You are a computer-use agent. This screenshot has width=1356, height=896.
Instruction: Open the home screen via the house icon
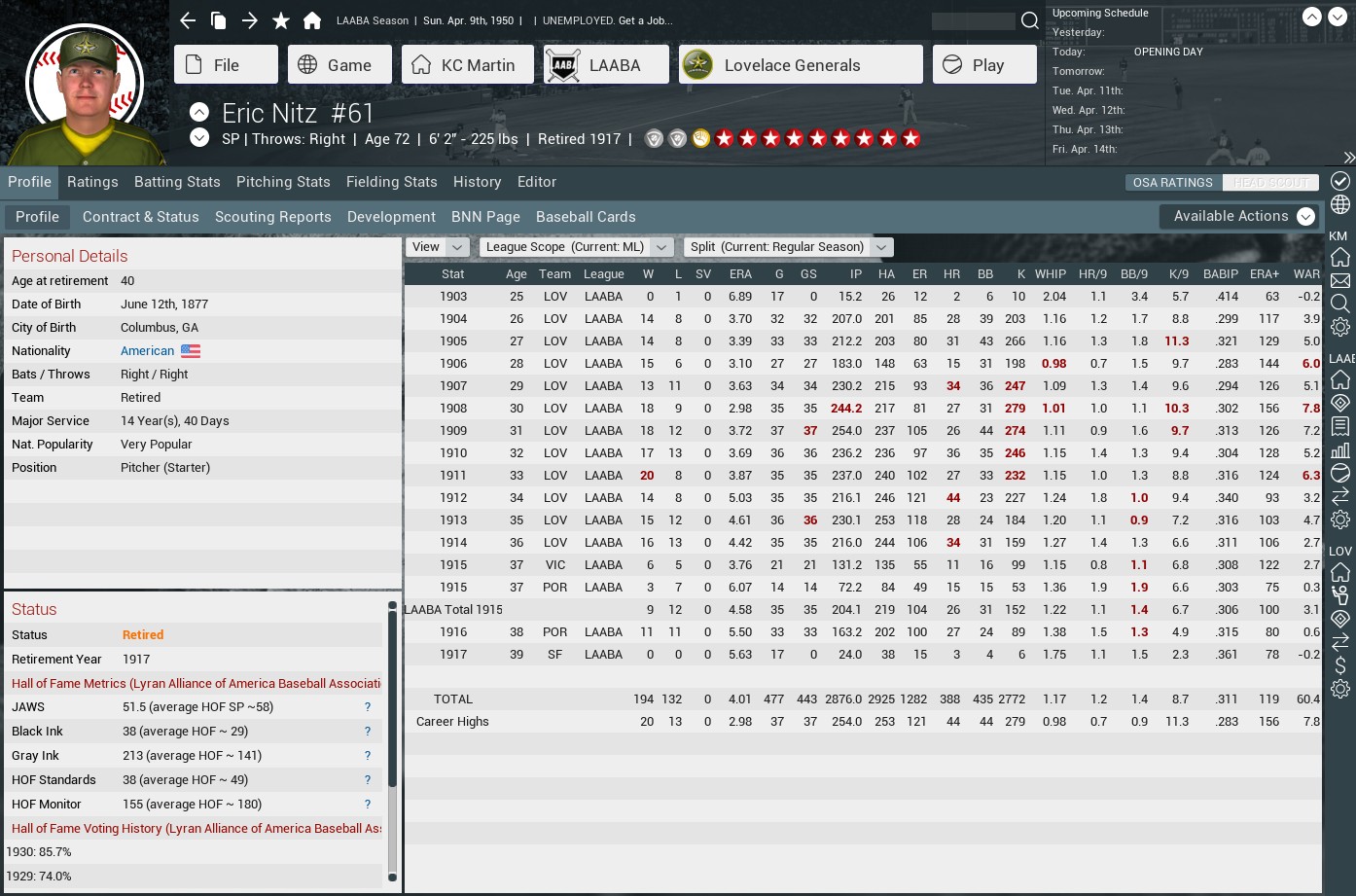[x=310, y=19]
